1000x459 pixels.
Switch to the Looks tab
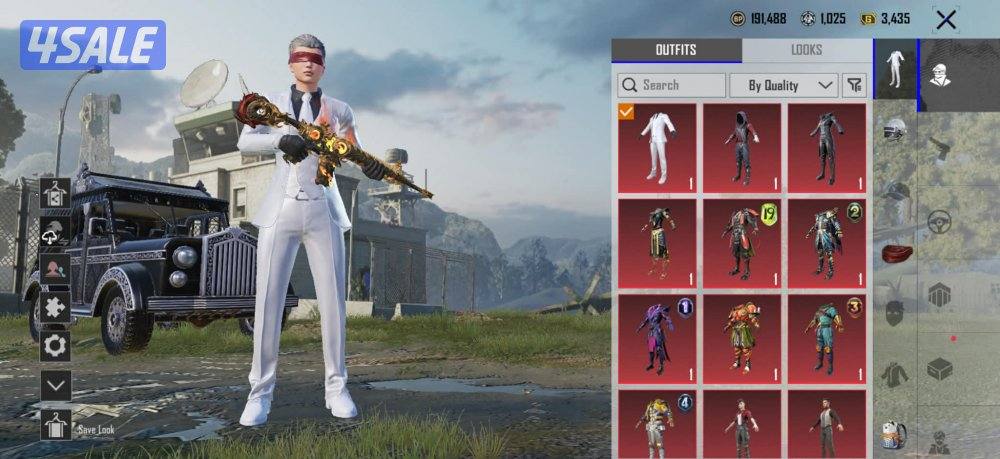pyautogui.click(x=806, y=50)
